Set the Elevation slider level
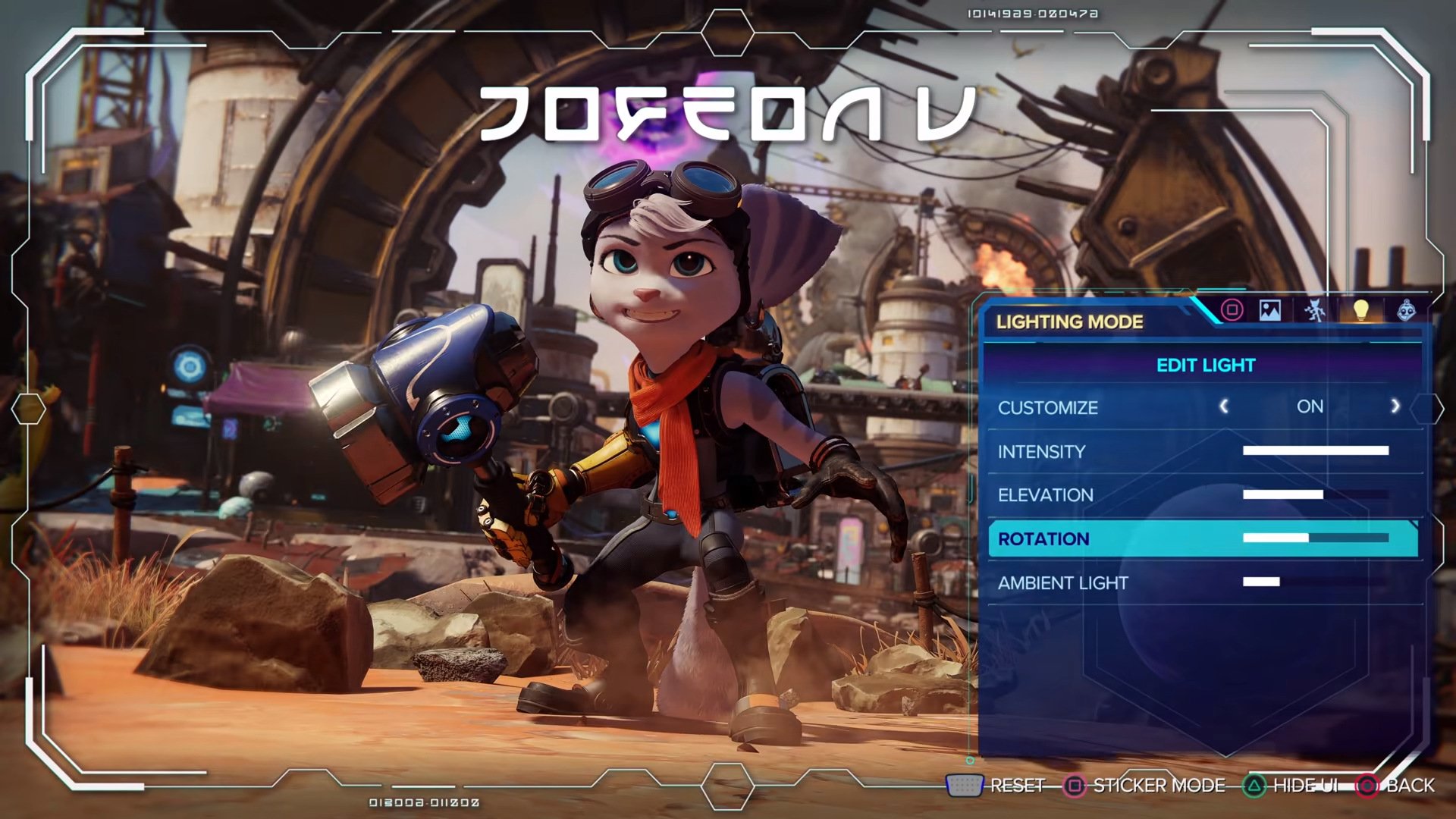This screenshot has width=1456, height=819. [x=1316, y=494]
